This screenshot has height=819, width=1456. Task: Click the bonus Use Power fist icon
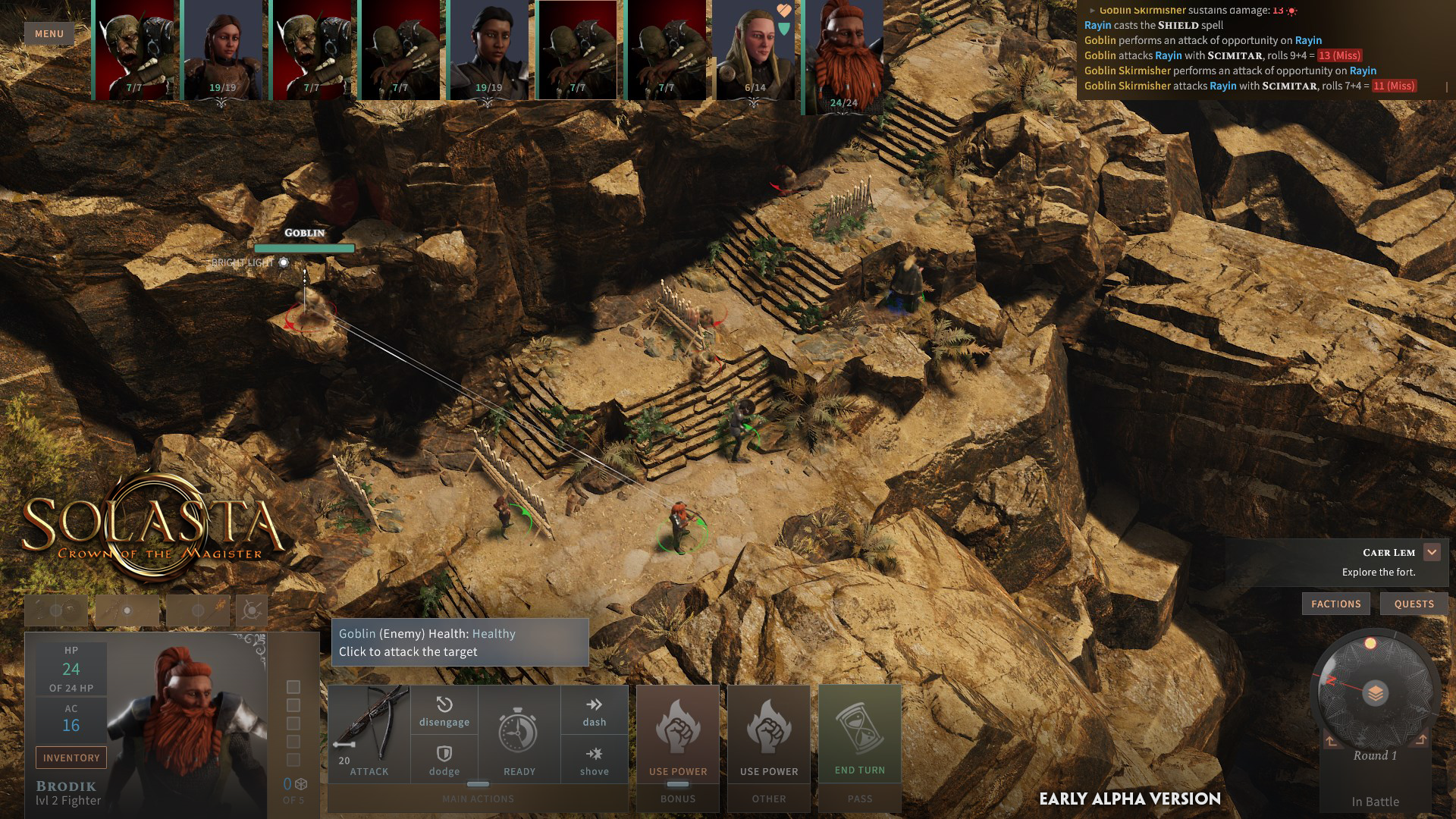point(679,728)
